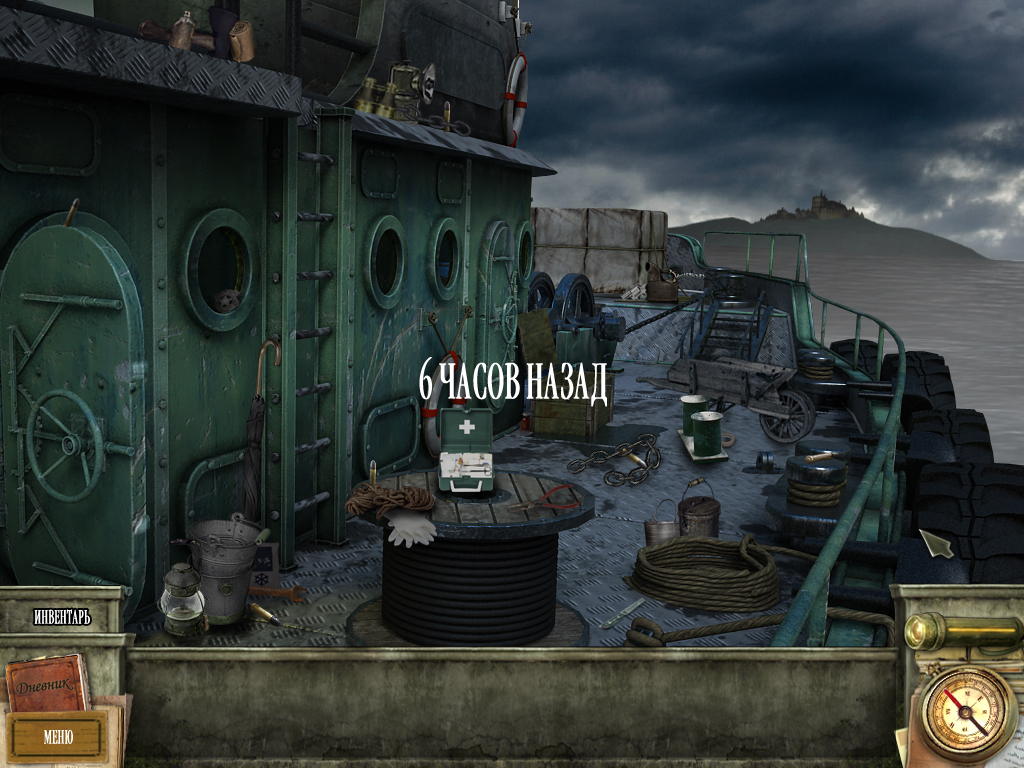This screenshot has height=768, width=1024.
Task: Open the МЕНЮ button
Action: coord(57,737)
